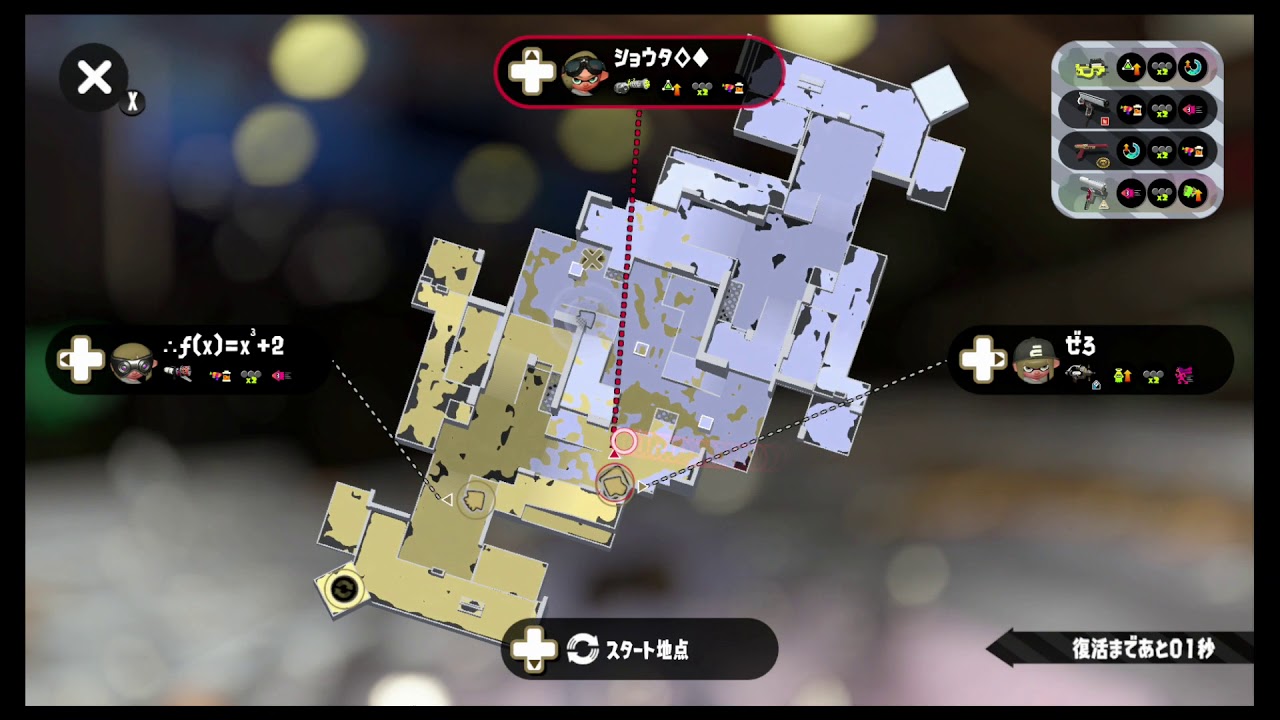Jump to the スタート地点 start point
The image size is (1280, 720).
(x=640, y=649)
